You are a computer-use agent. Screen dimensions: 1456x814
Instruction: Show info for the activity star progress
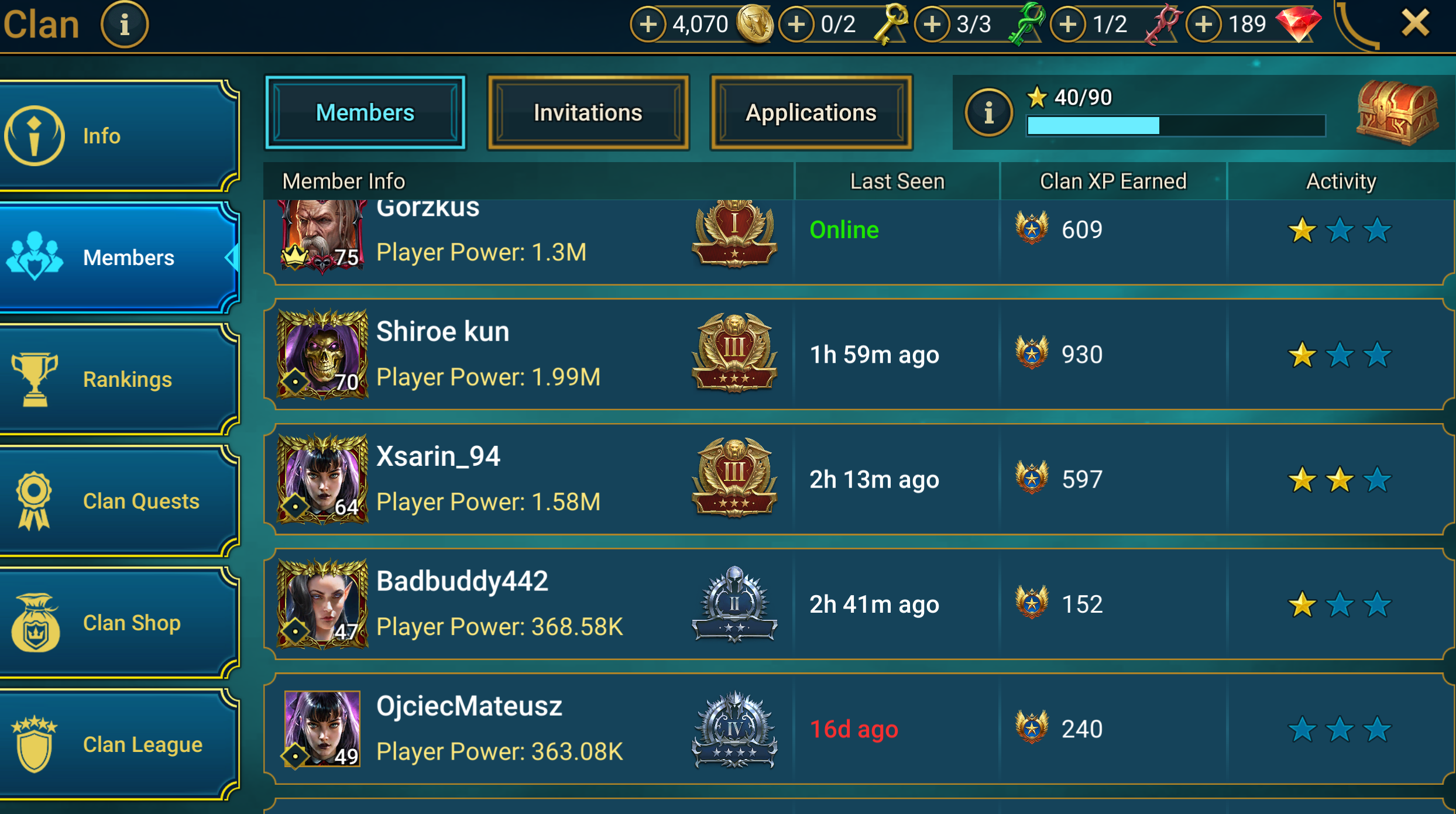[x=988, y=112]
